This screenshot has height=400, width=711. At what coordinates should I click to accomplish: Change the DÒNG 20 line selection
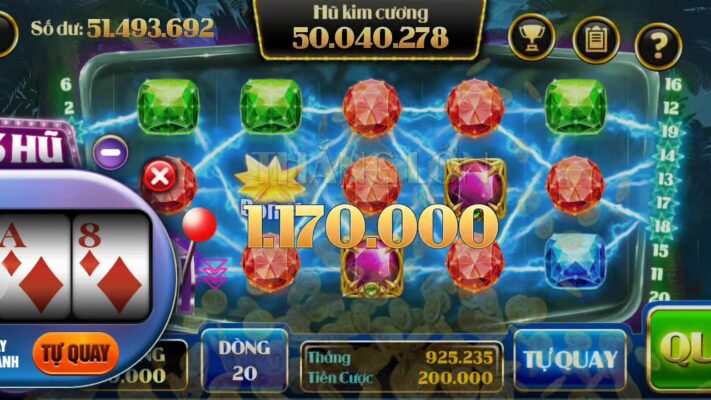245,360
